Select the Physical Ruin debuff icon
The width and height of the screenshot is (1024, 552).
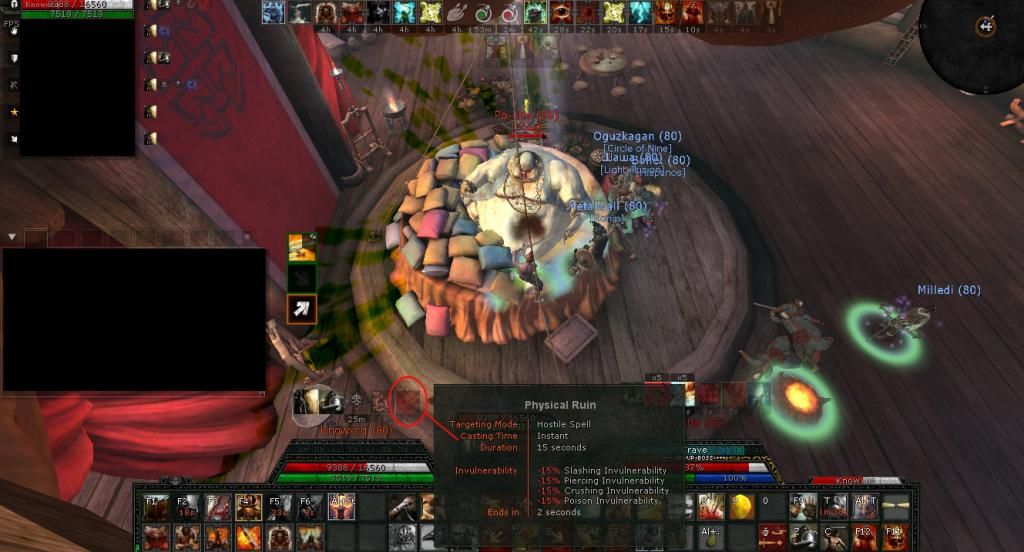[x=407, y=401]
